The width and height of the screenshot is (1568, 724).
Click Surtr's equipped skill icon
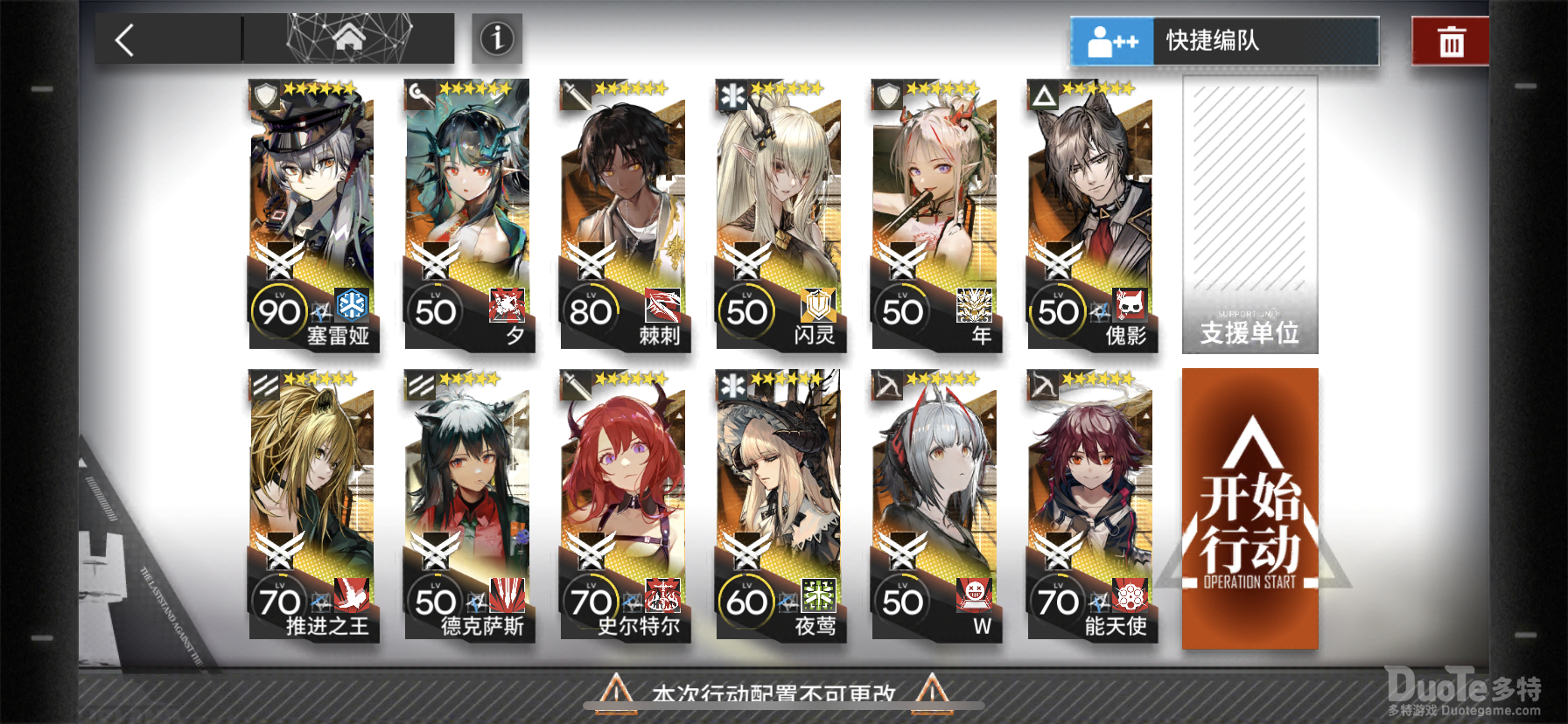coord(661,596)
